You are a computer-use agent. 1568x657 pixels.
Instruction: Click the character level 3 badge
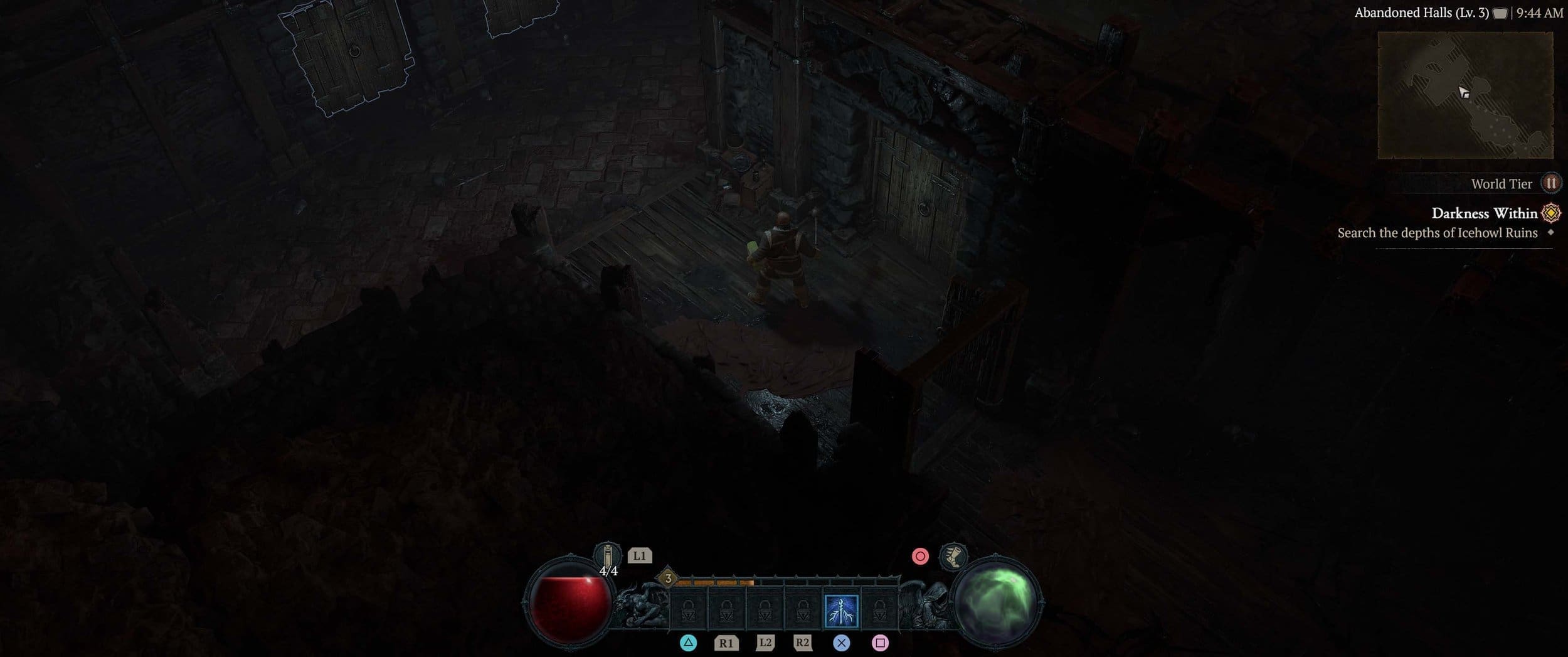point(668,579)
